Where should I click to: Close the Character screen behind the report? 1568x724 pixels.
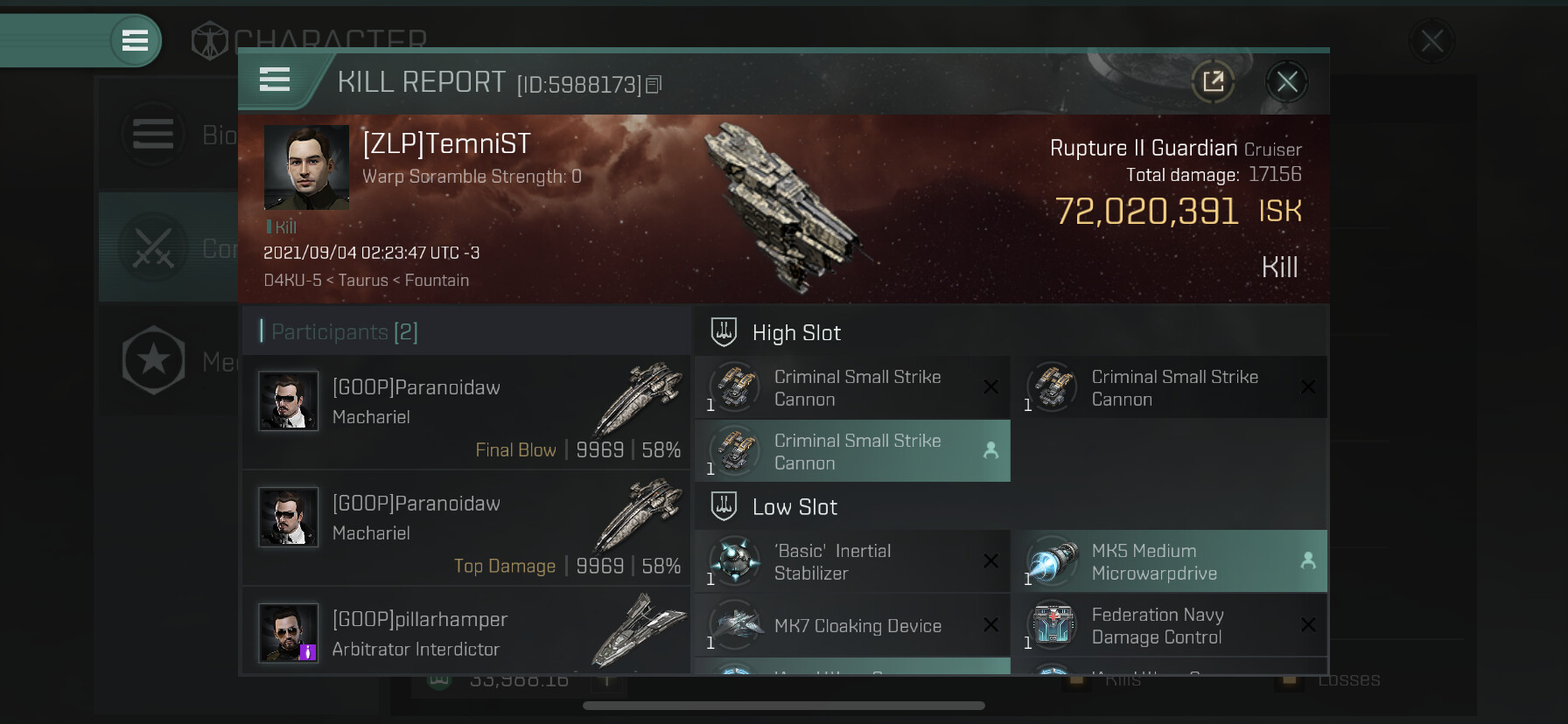(1431, 40)
